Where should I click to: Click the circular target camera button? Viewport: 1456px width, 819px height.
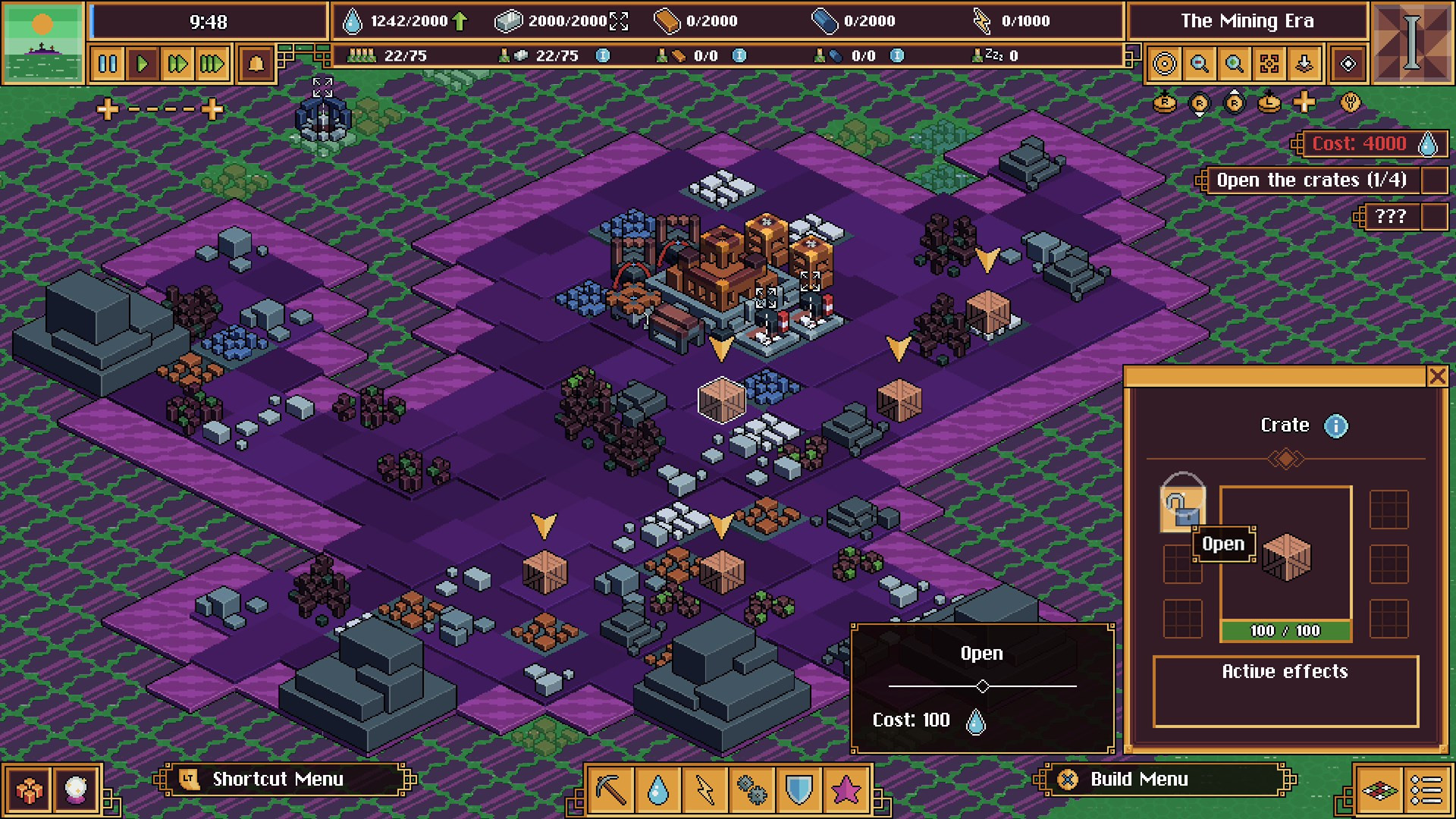coord(1165,64)
